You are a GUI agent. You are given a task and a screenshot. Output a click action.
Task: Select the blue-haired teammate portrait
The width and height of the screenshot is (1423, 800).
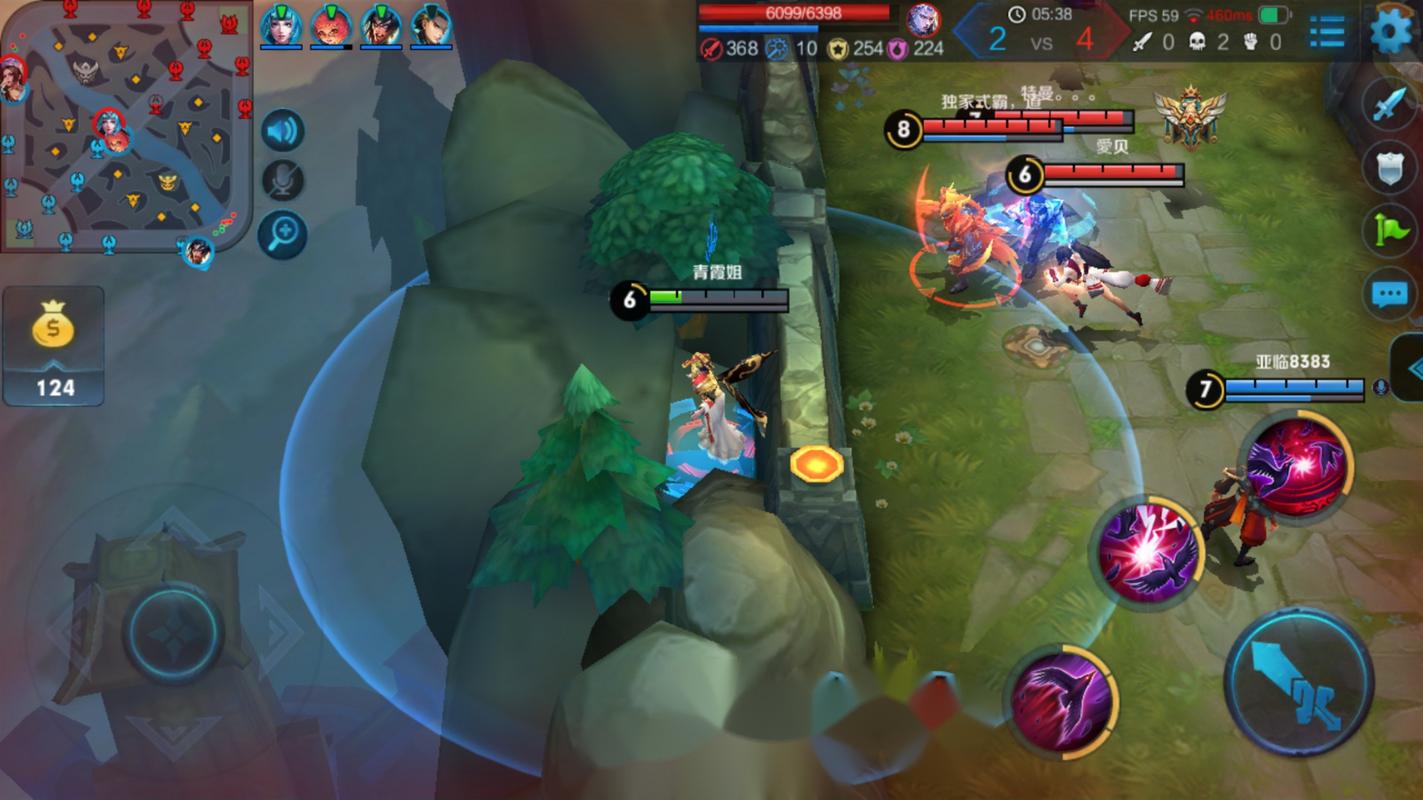[281, 26]
